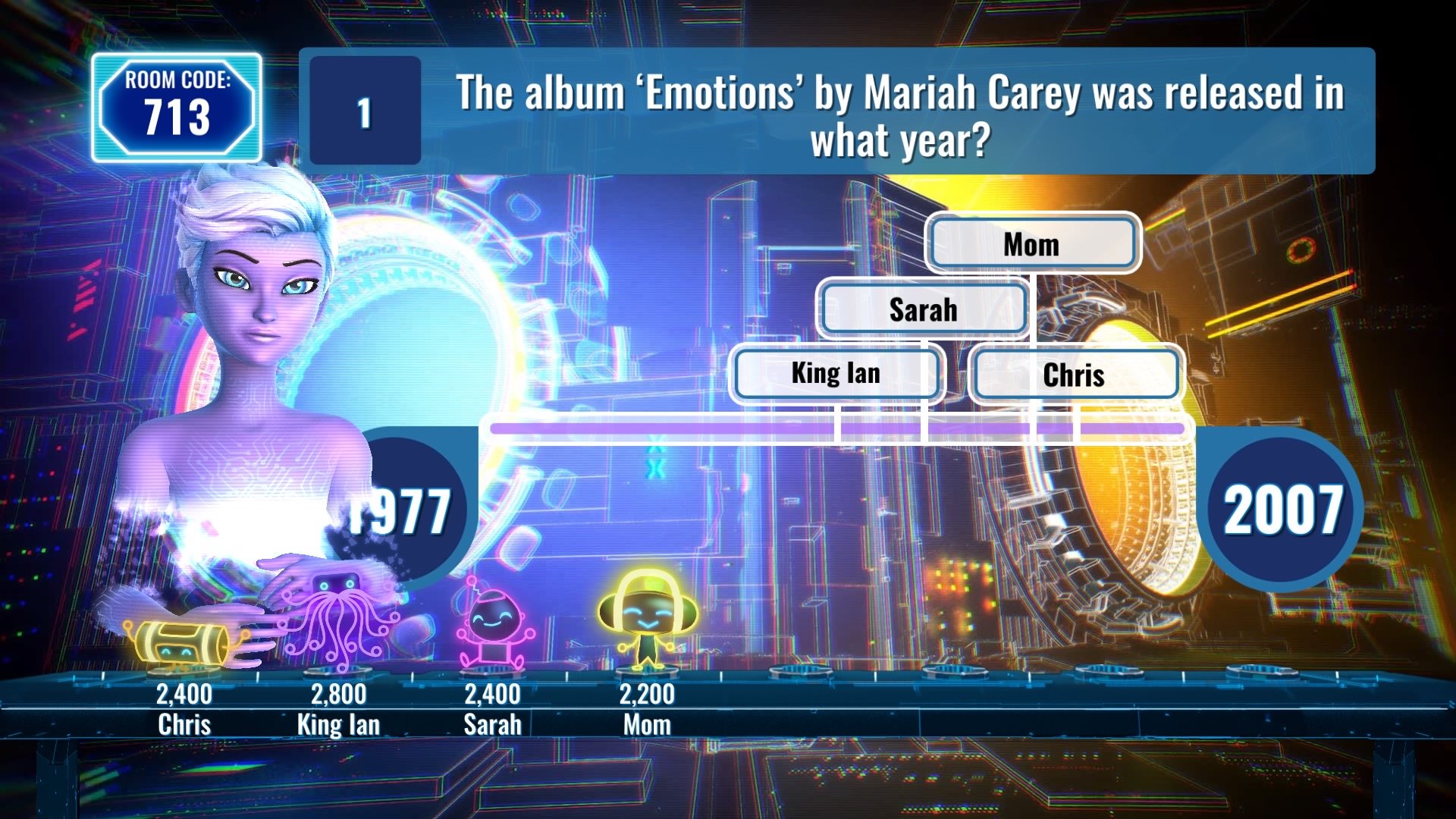
Task: Click the Room Code badge showing 713
Action: tap(177, 108)
